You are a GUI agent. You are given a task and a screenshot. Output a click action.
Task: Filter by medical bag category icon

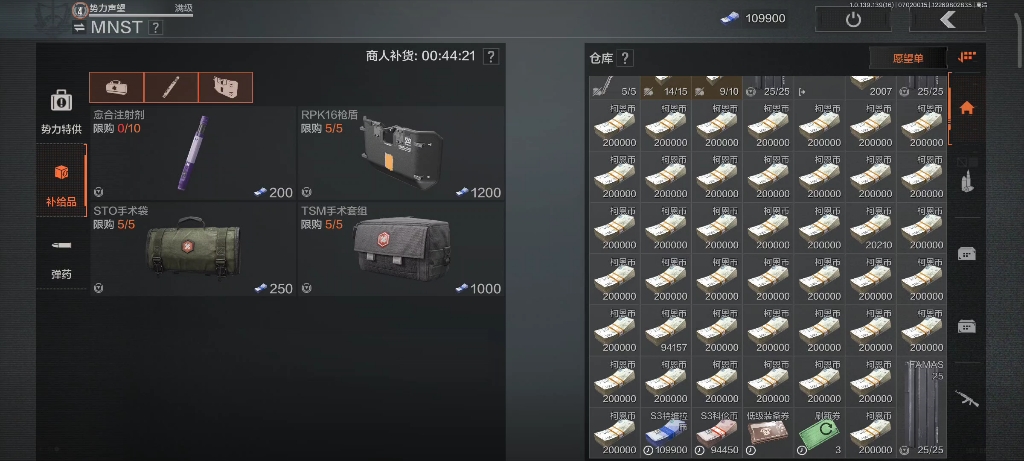click(116, 87)
